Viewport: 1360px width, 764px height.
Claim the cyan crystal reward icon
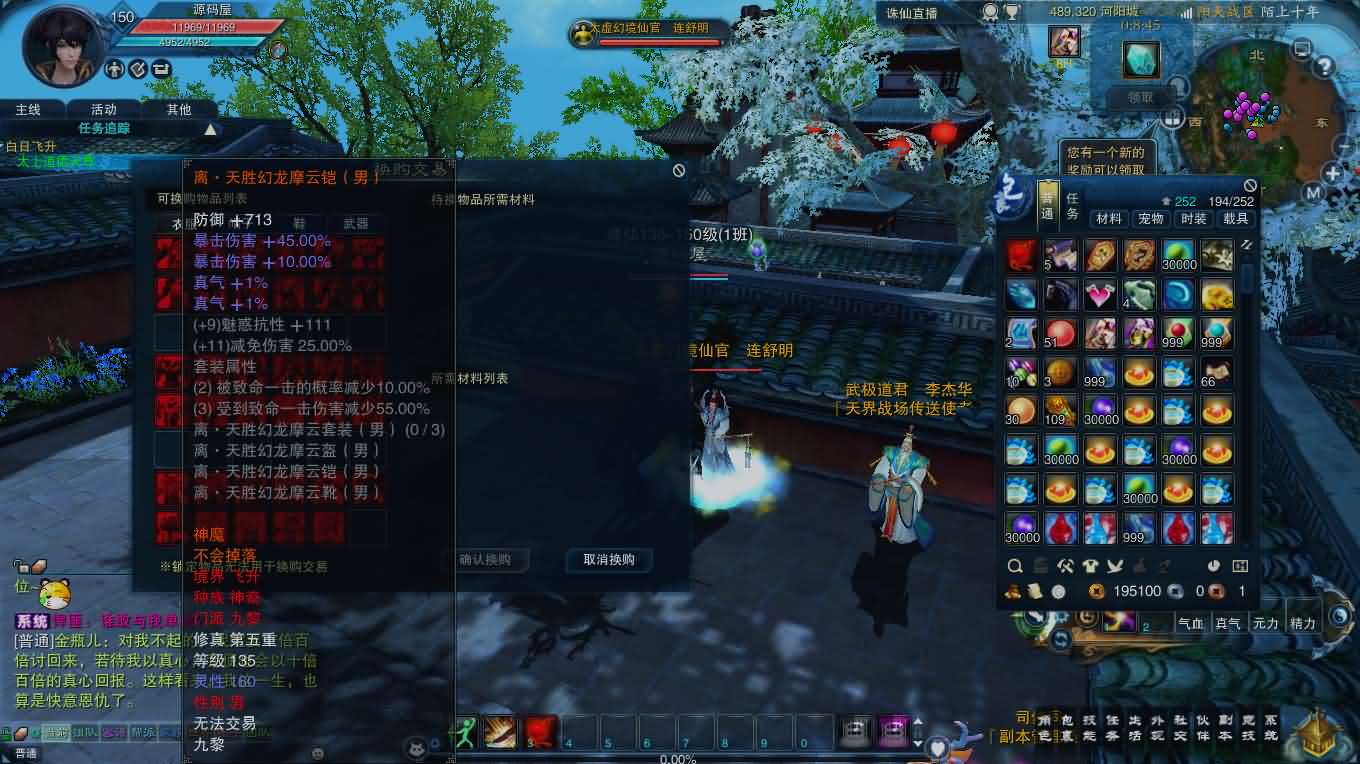pos(1140,61)
